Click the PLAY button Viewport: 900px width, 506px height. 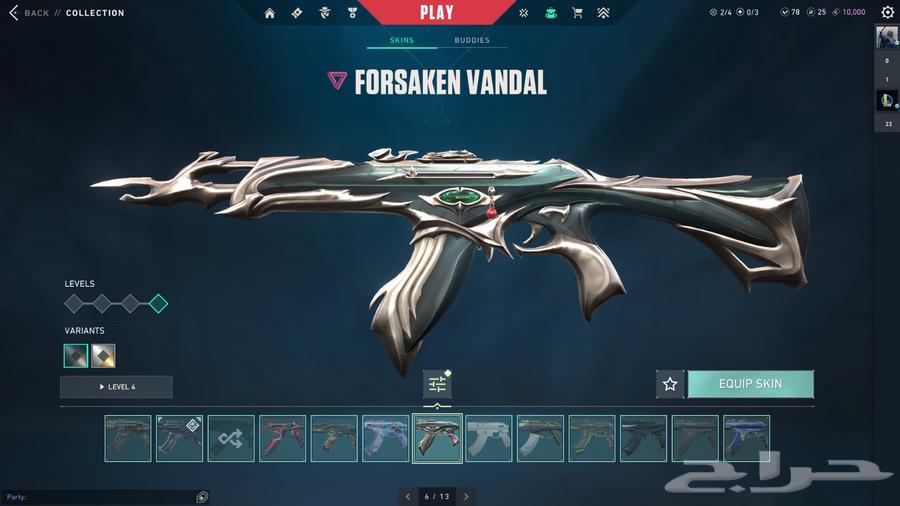436,13
